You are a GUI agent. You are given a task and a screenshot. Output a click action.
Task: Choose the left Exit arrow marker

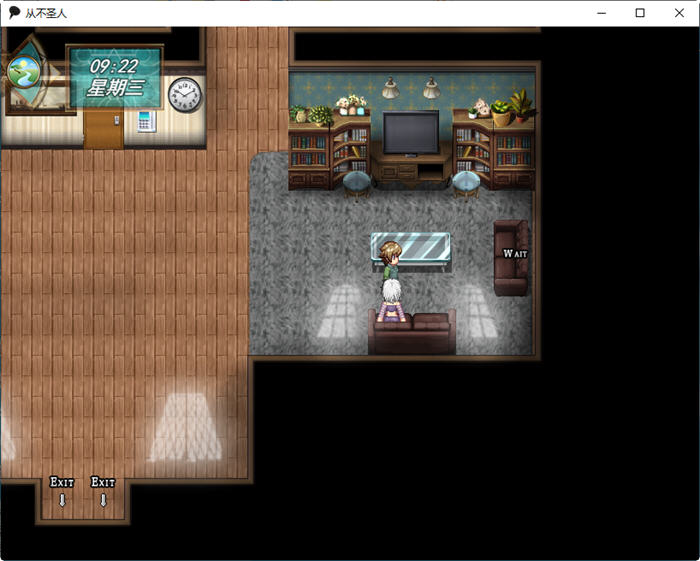[x=62, y=491]
